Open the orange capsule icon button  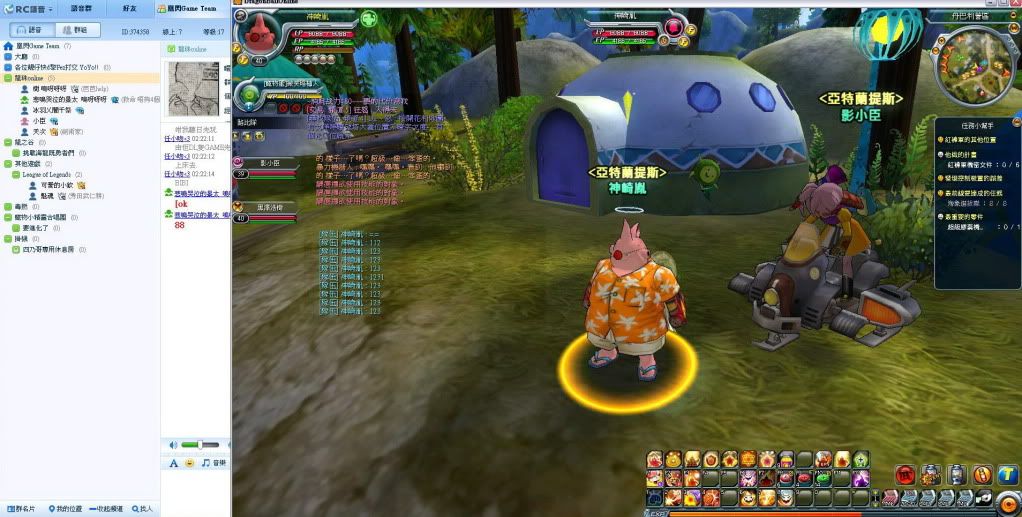tap(981, 475)
